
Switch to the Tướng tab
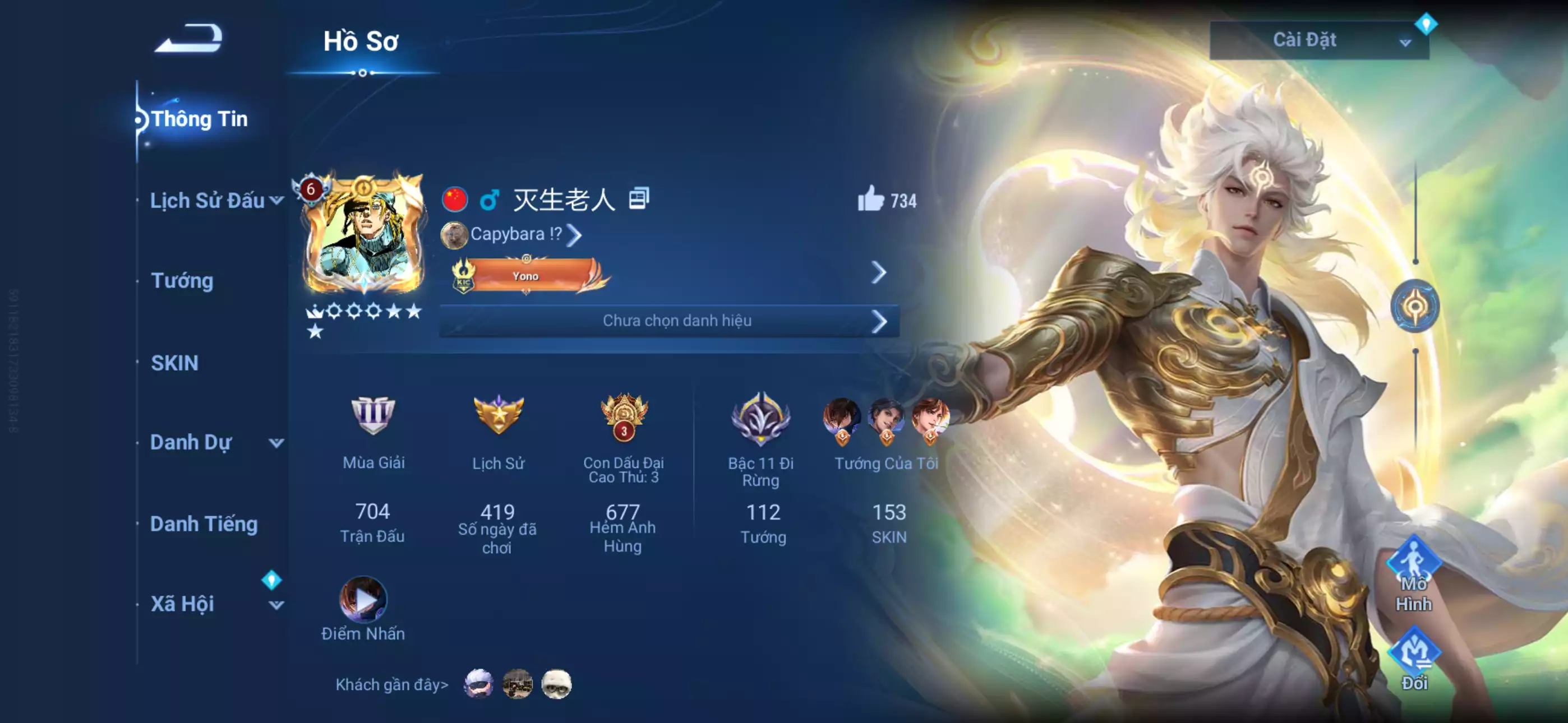coord(182,281)
